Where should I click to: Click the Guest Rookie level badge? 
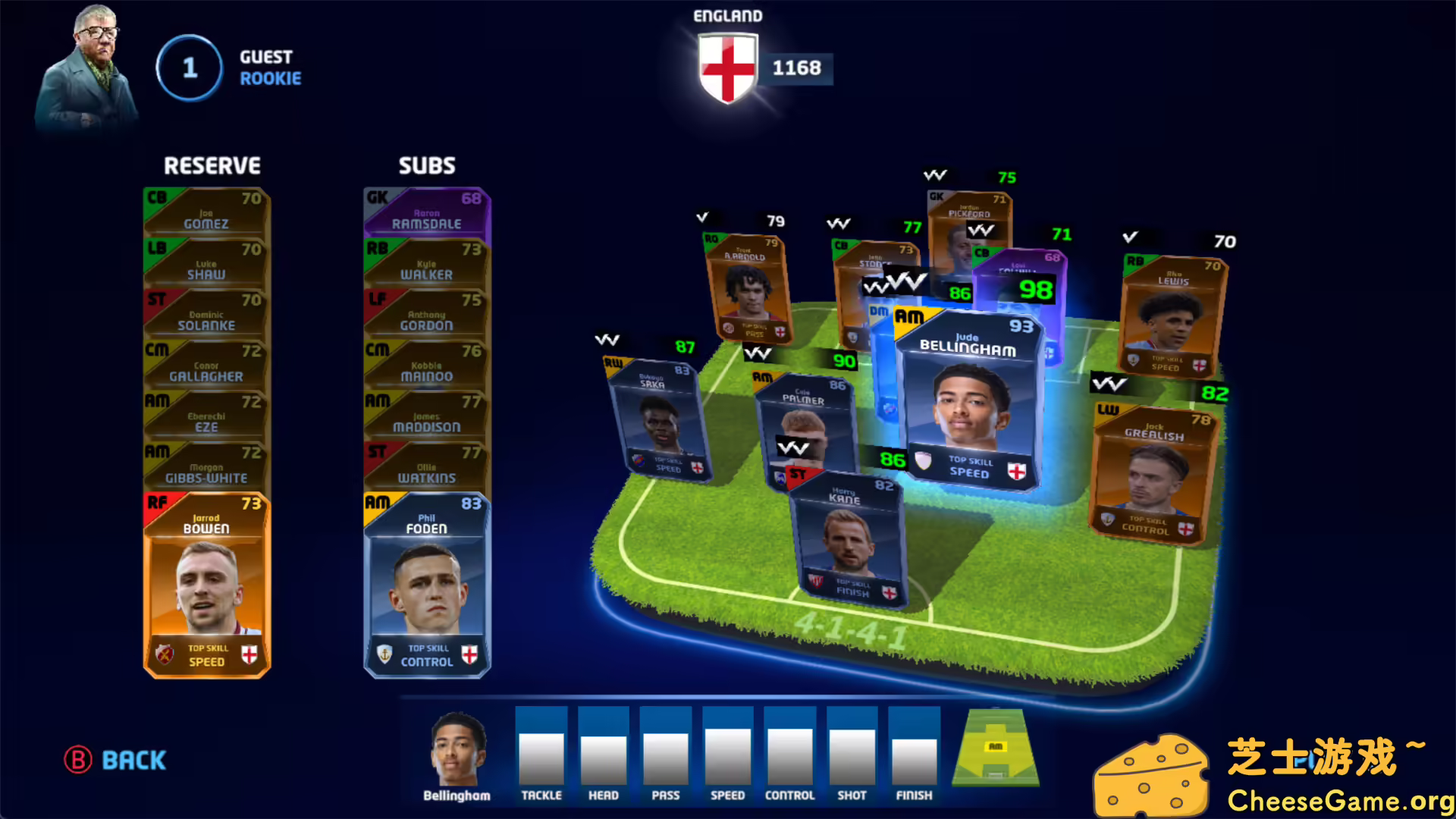(188, 67)
